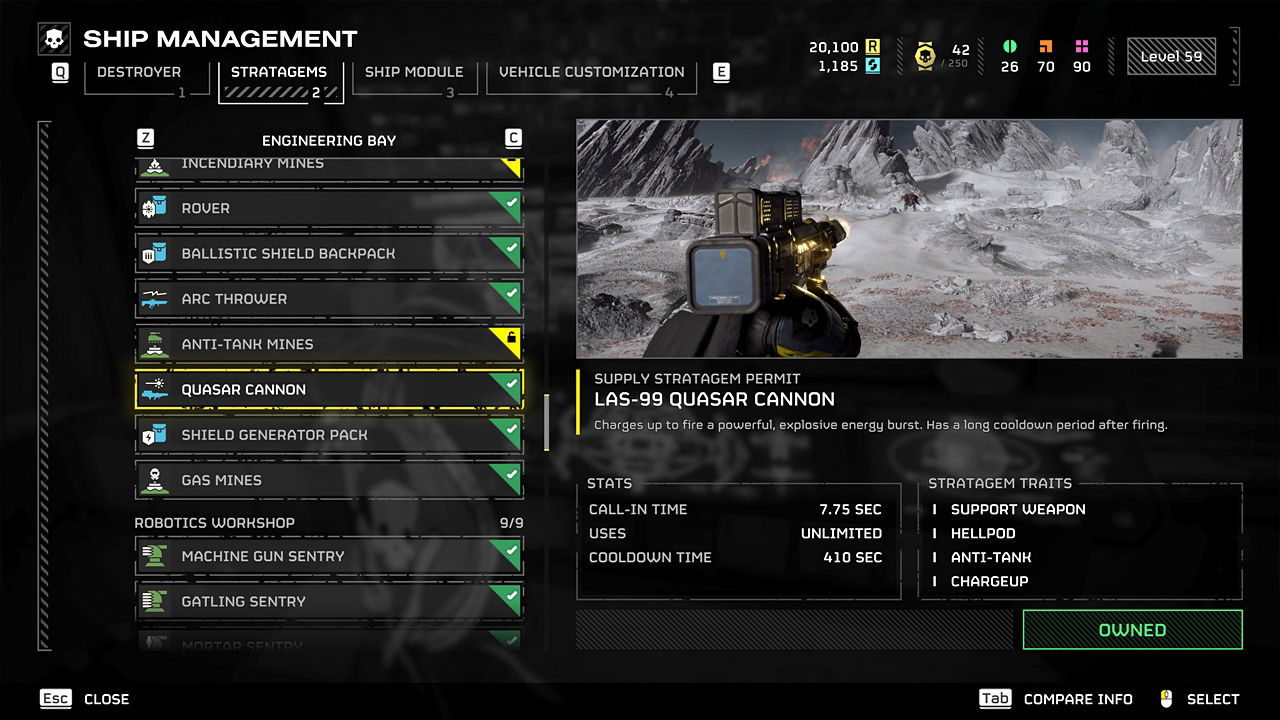This screenshot has height=720, width=1280.
Task: Select the Gas Mines stratagem
Action: click(329, 480)
